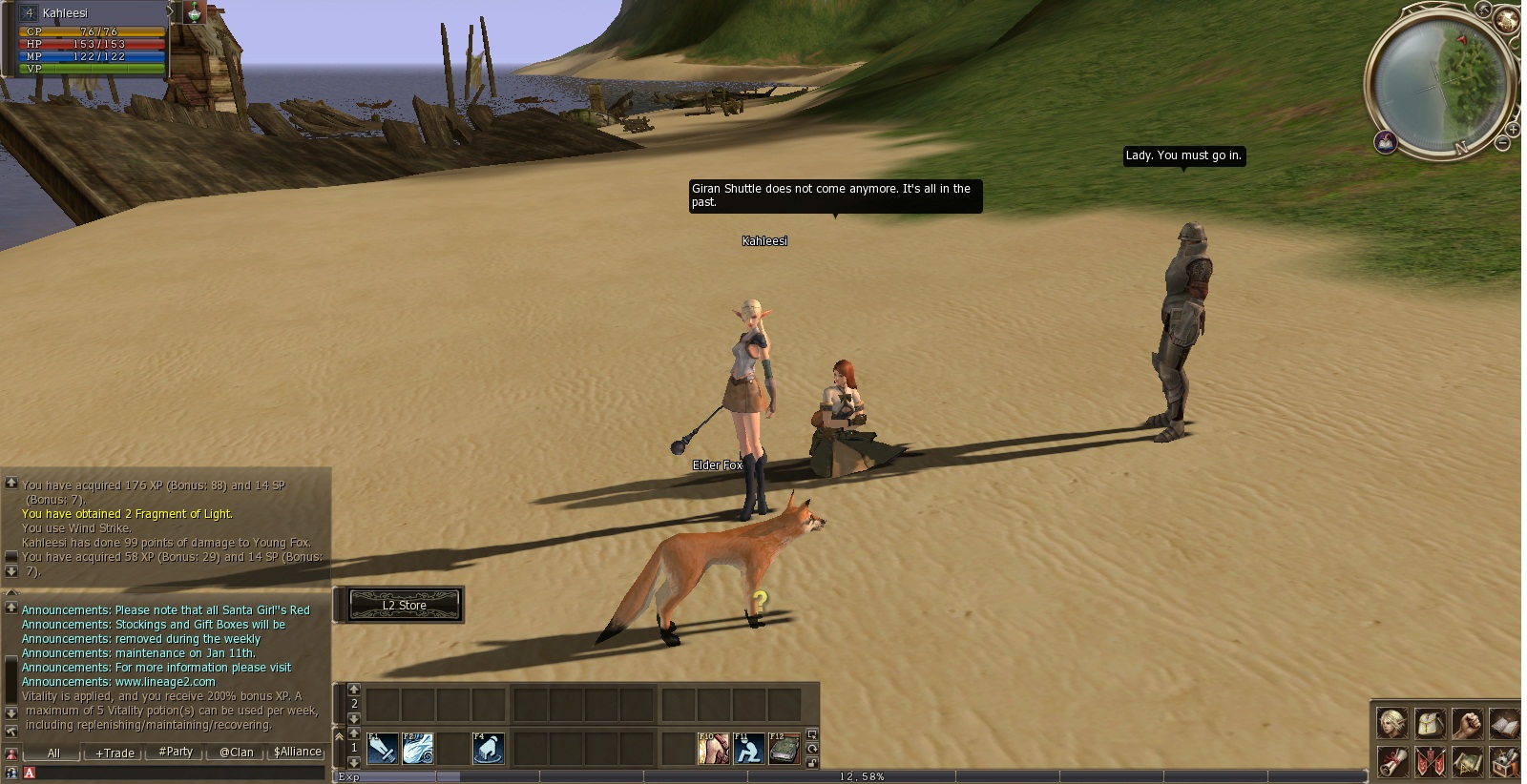The height and width of the screenshot is (784, 1527).
Task: Open the system menu treasure chest icon
Action: pos(1504,762)
